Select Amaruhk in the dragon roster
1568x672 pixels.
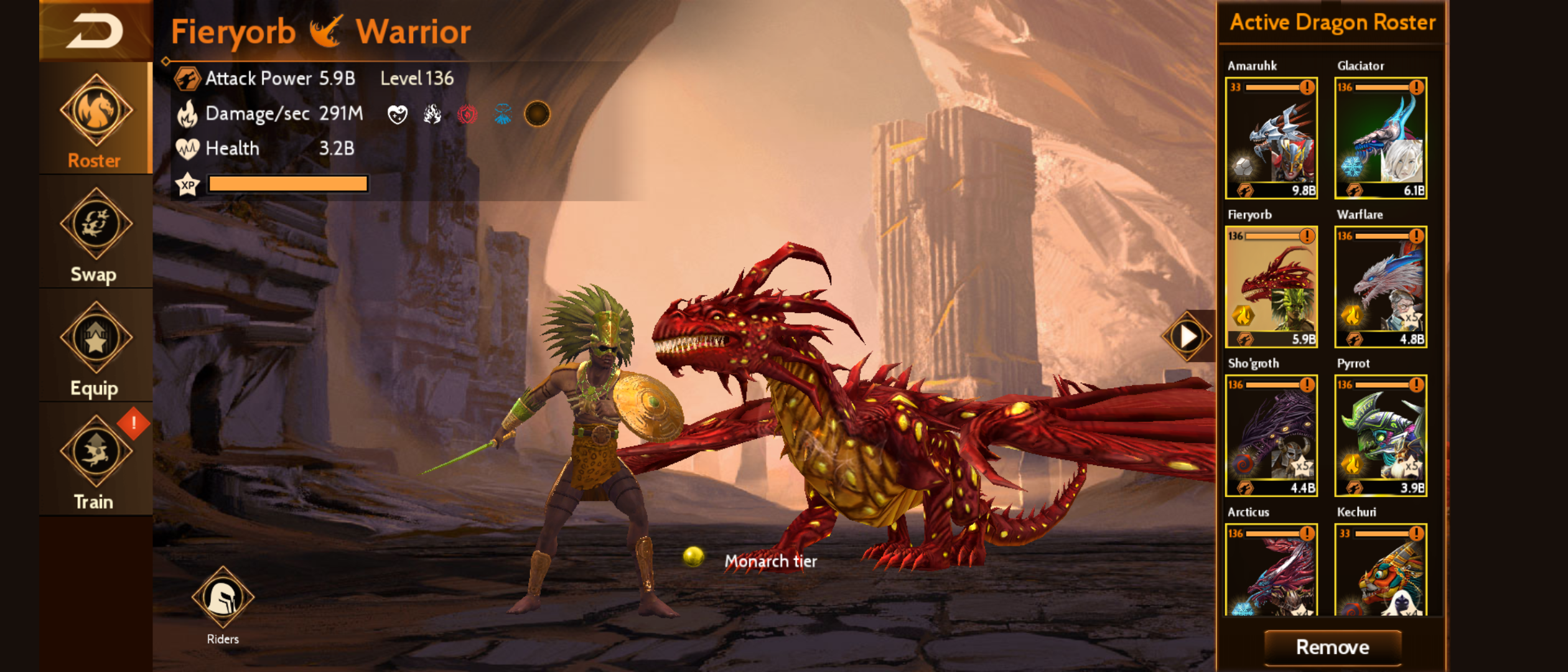click(x=1271, y=138)
